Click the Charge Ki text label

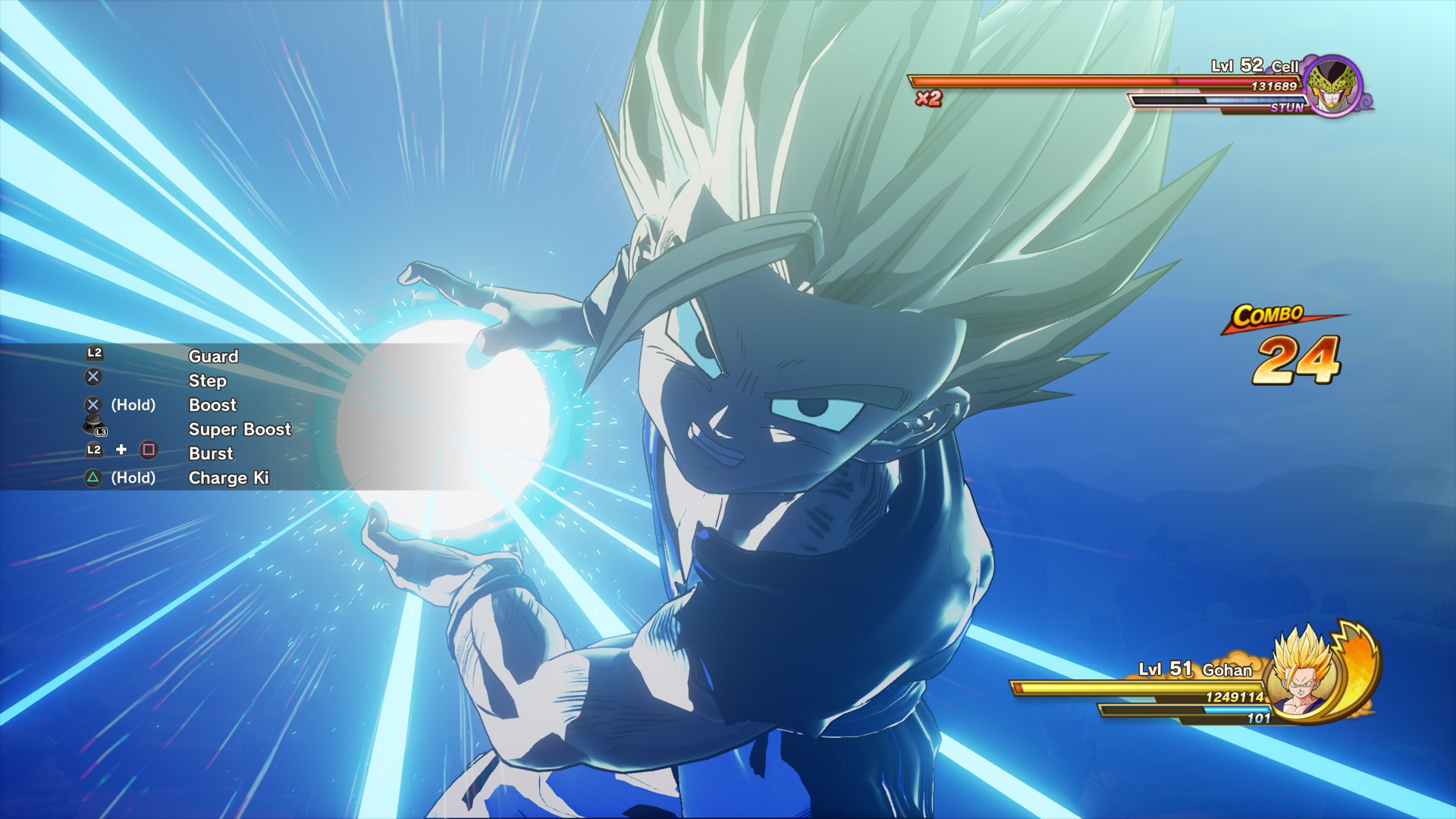click(228, 478)
